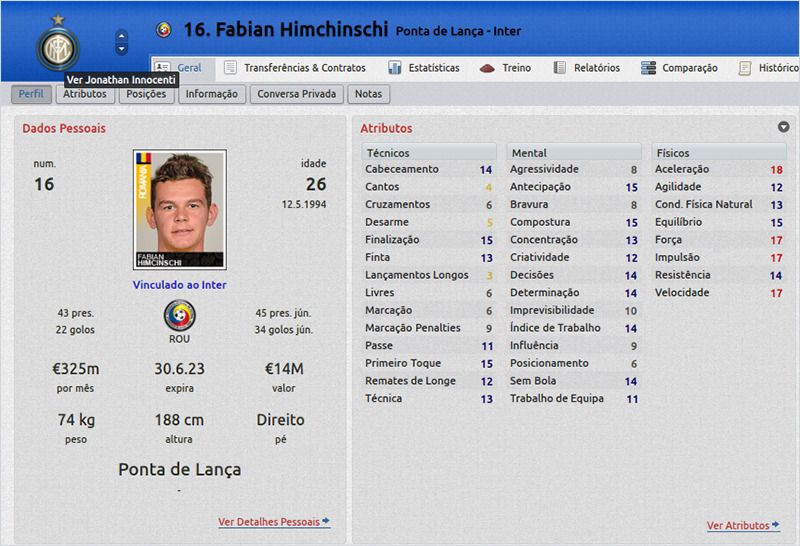
Task: Click the Romania national team badge
Action: click(179, 318)
